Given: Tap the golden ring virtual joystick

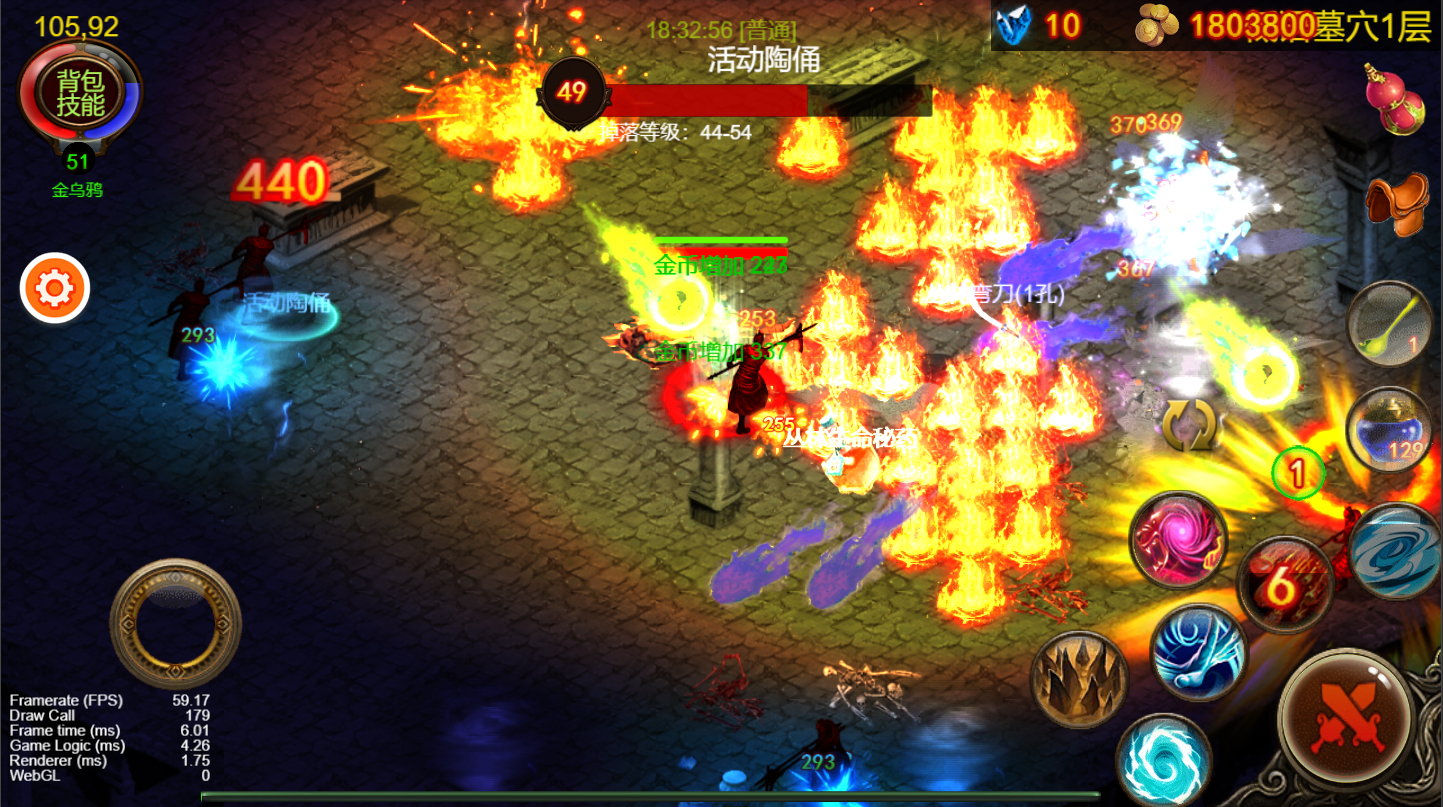Looking at the screenshot, I should tap(175, 623).
